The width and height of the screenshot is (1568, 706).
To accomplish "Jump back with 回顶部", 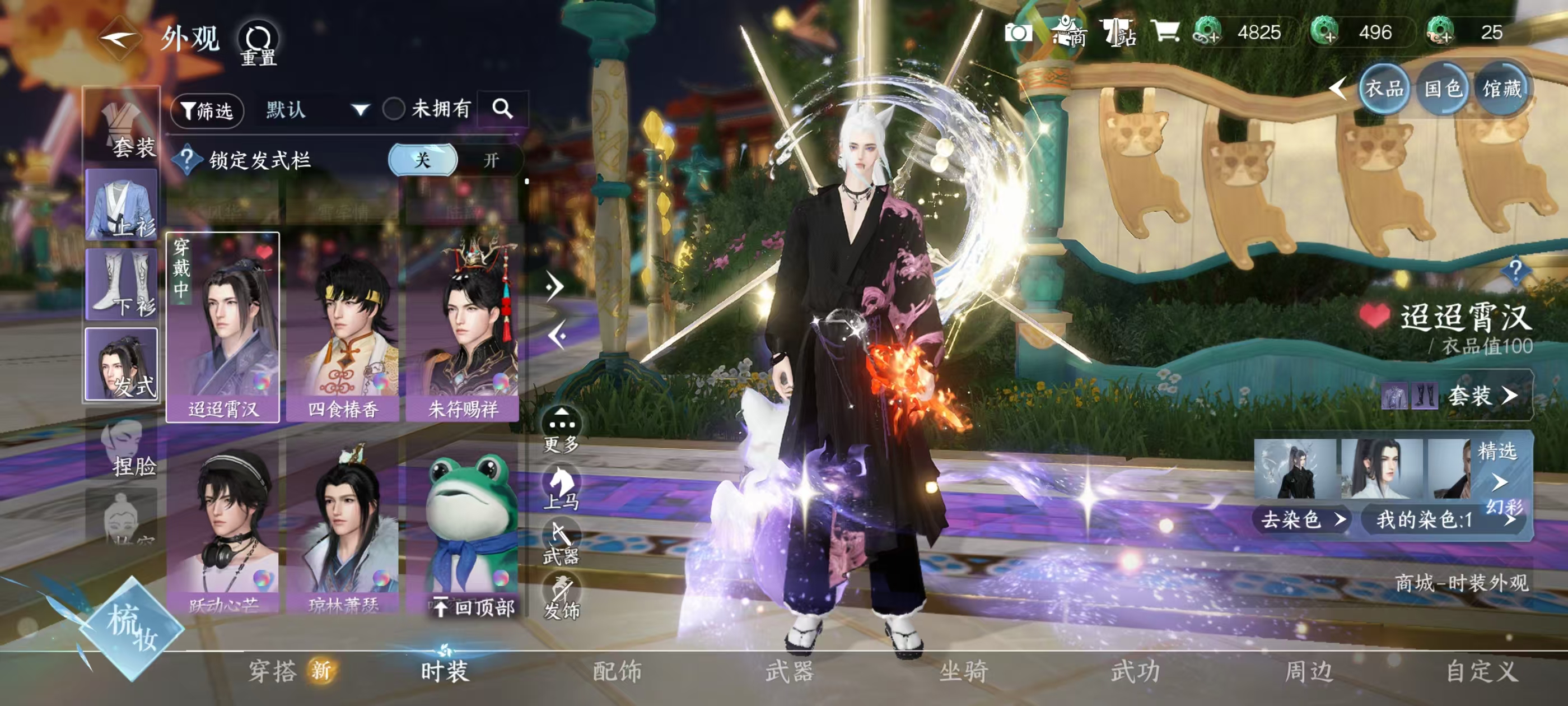I will point(475,607).
